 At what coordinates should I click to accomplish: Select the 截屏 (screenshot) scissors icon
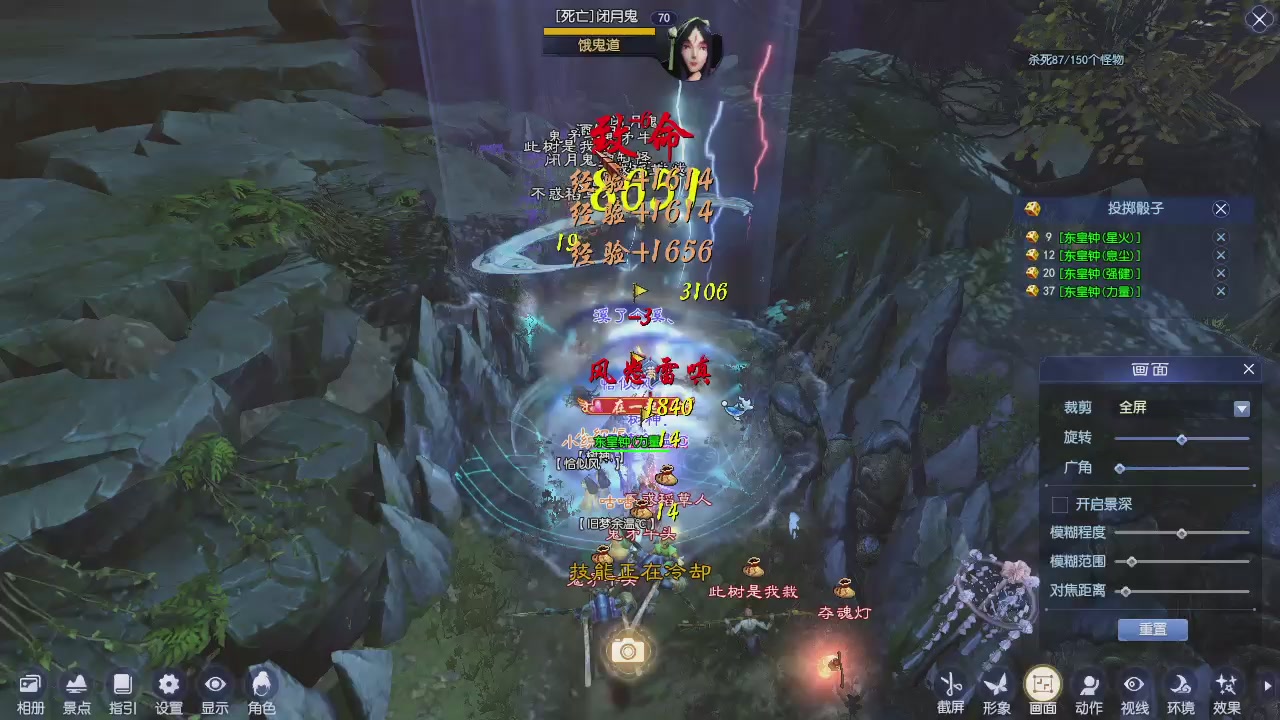click(952, 684)
